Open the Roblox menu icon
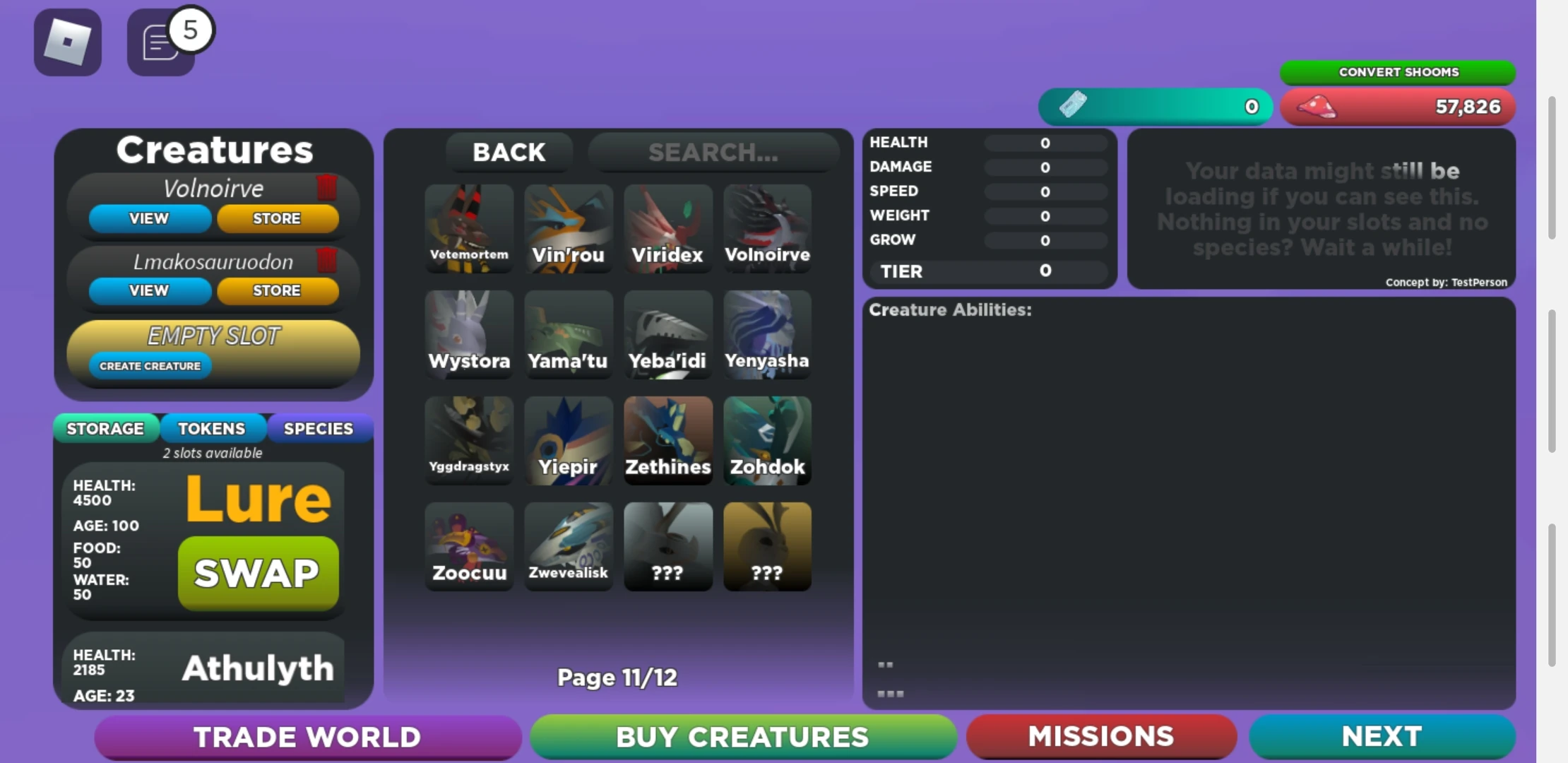 tap(67, 42)
